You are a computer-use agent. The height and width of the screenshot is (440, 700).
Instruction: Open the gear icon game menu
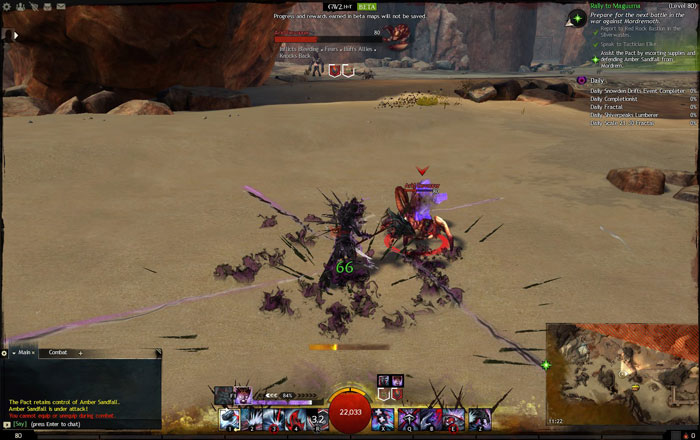[x=7, y=5]
